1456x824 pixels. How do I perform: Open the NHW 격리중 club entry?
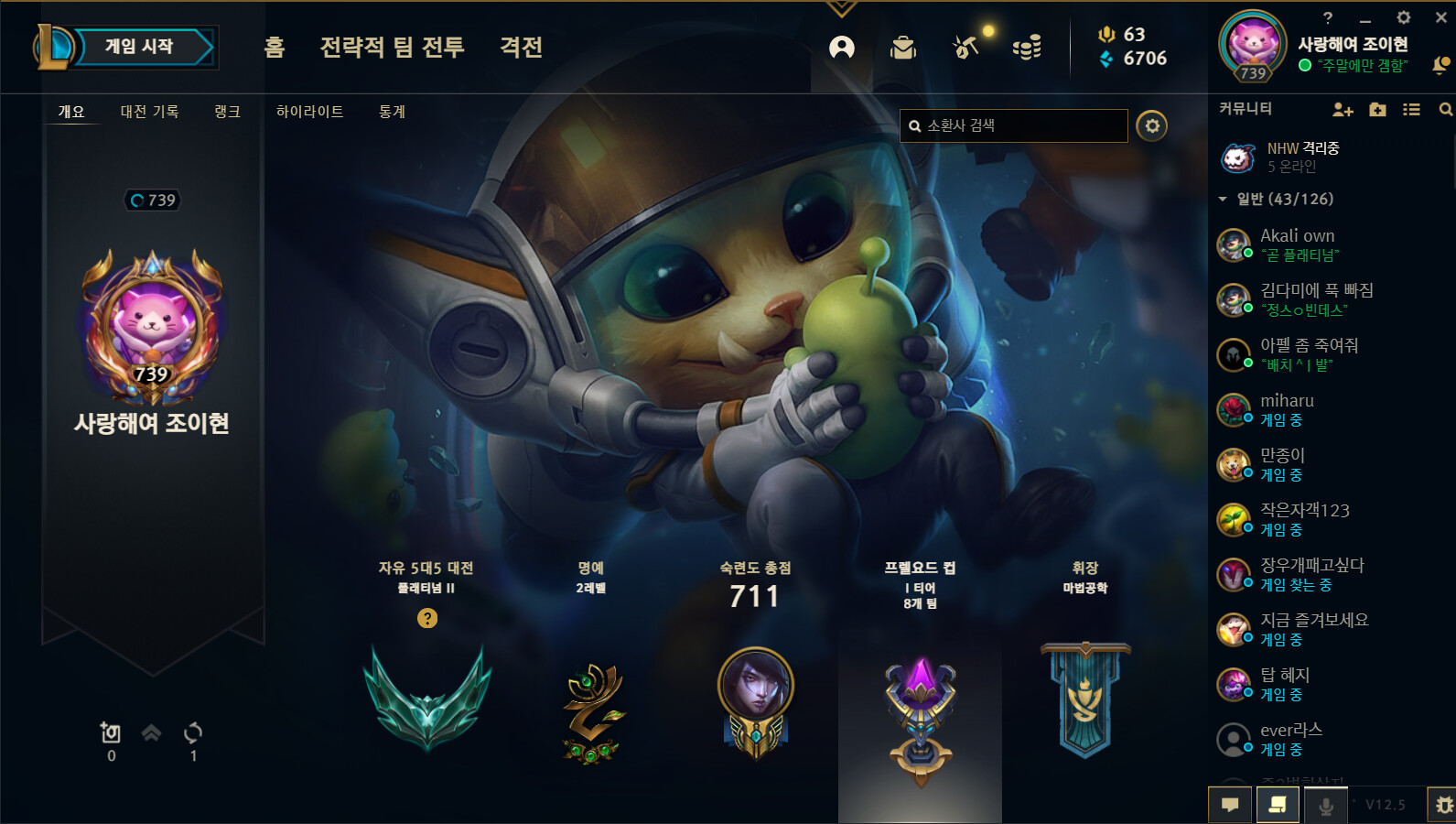point(1302,157)
